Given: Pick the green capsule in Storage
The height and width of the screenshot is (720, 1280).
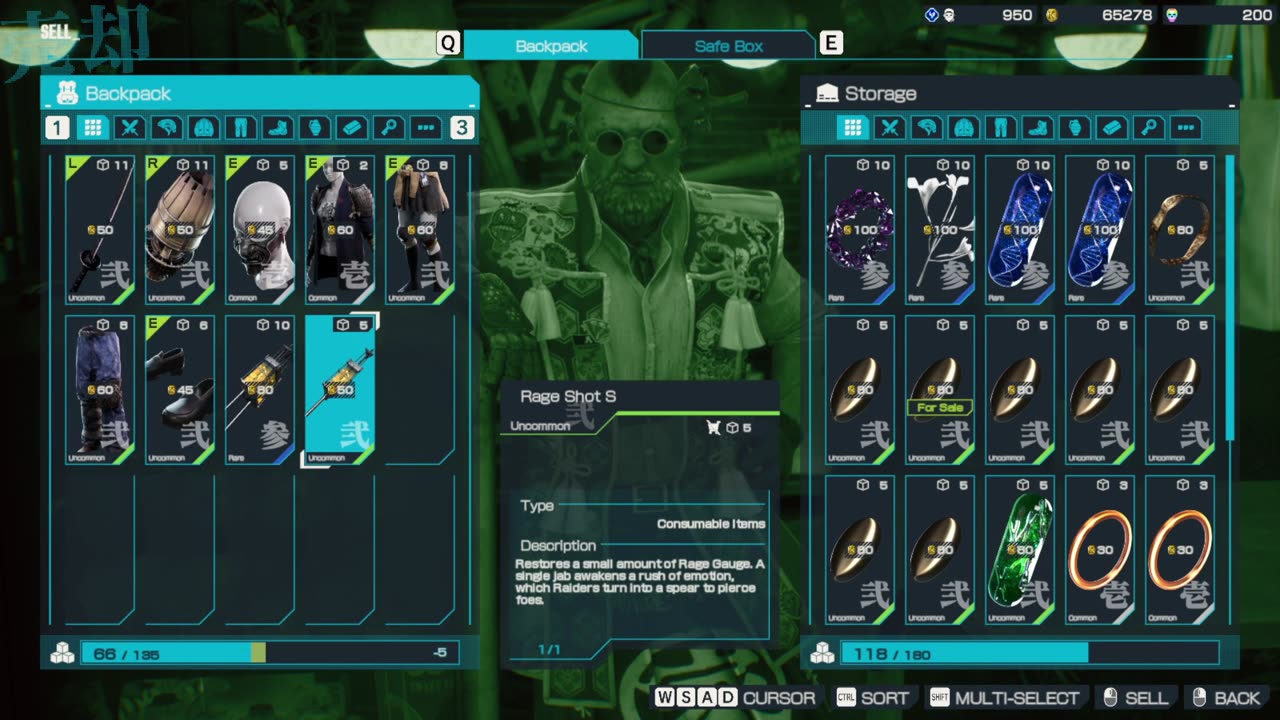Looking at the screenshot, I should [x=1020, y=550].
